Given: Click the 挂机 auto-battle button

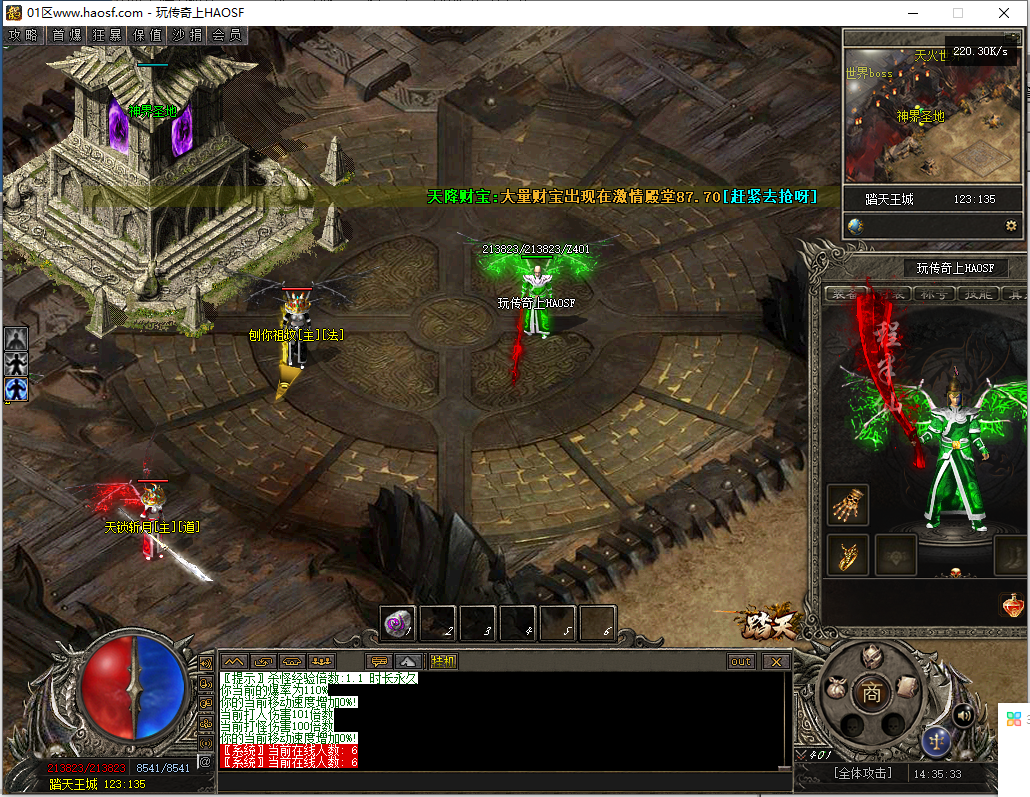Looking at the screenshot, I should point(443,661).
